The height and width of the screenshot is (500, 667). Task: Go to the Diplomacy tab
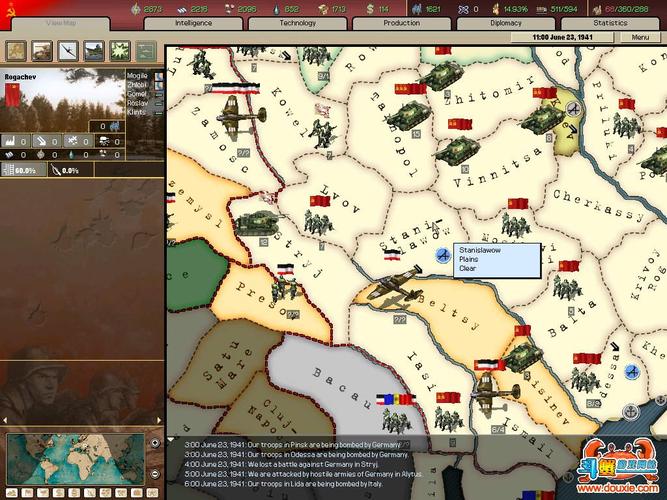coord(505,22)
